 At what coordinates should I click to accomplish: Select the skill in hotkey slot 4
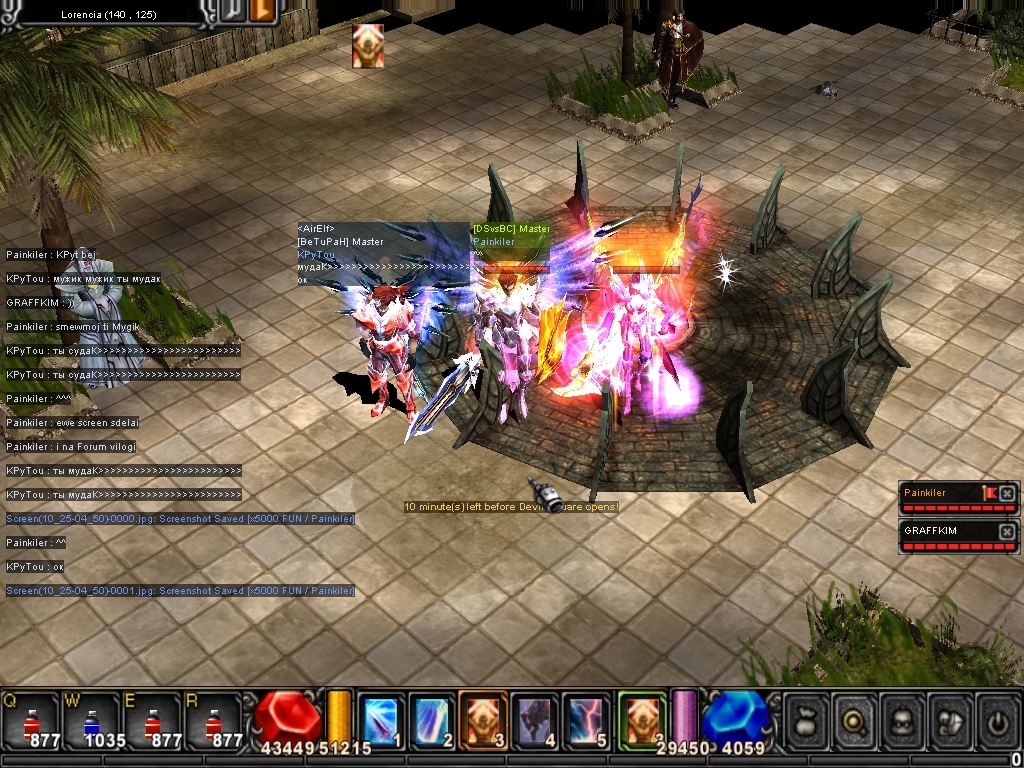[536, 720]
